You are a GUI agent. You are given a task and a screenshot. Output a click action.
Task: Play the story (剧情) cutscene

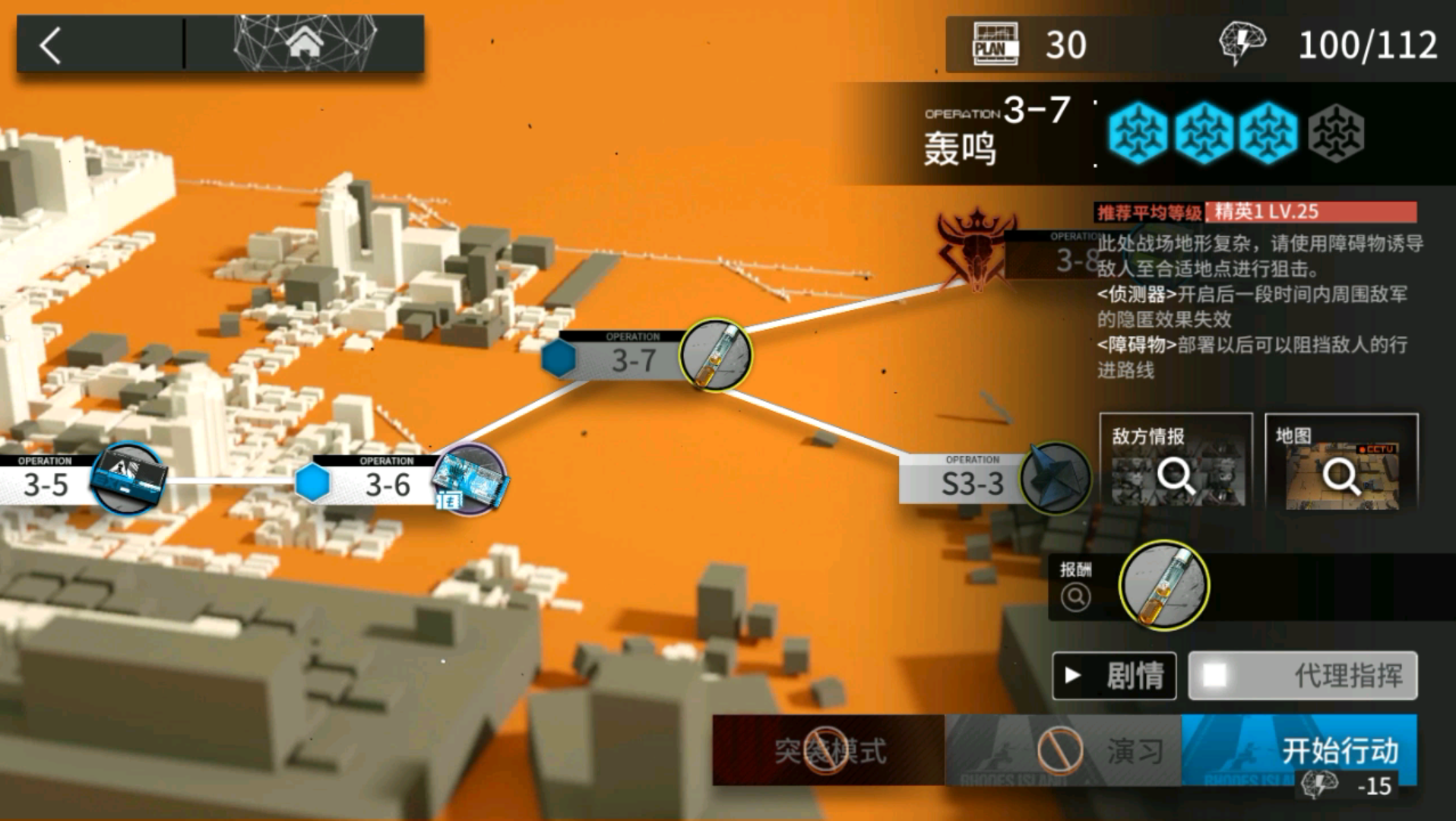coord(1114,675)
